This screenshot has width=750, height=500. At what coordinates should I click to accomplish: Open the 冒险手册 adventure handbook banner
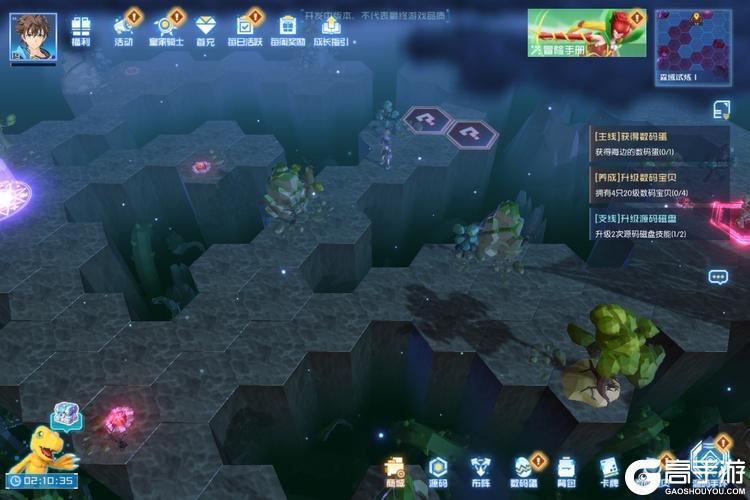(586, 33)
